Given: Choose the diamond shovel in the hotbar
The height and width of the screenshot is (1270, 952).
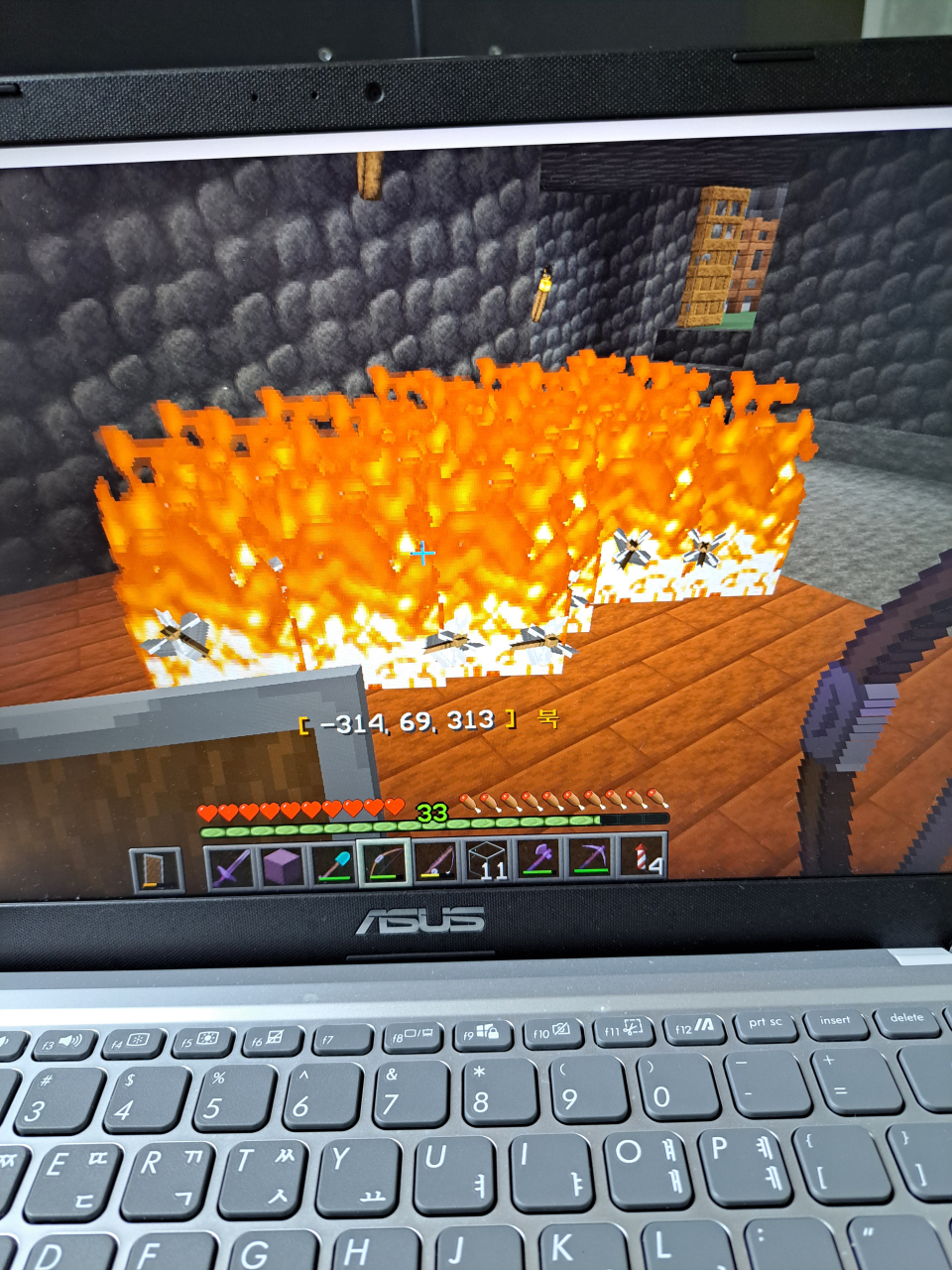Looking at the screenshot, I should 333,865.
